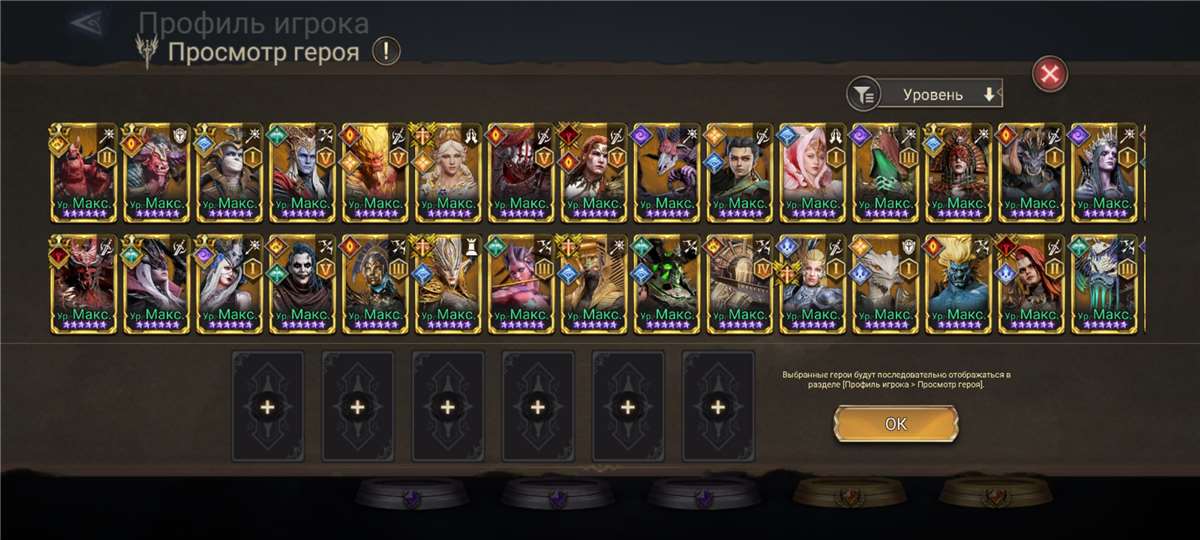Screen dimensions: 1200x540
Task: Select the blonde armored knight hero card
Action: tap(813, 282)
